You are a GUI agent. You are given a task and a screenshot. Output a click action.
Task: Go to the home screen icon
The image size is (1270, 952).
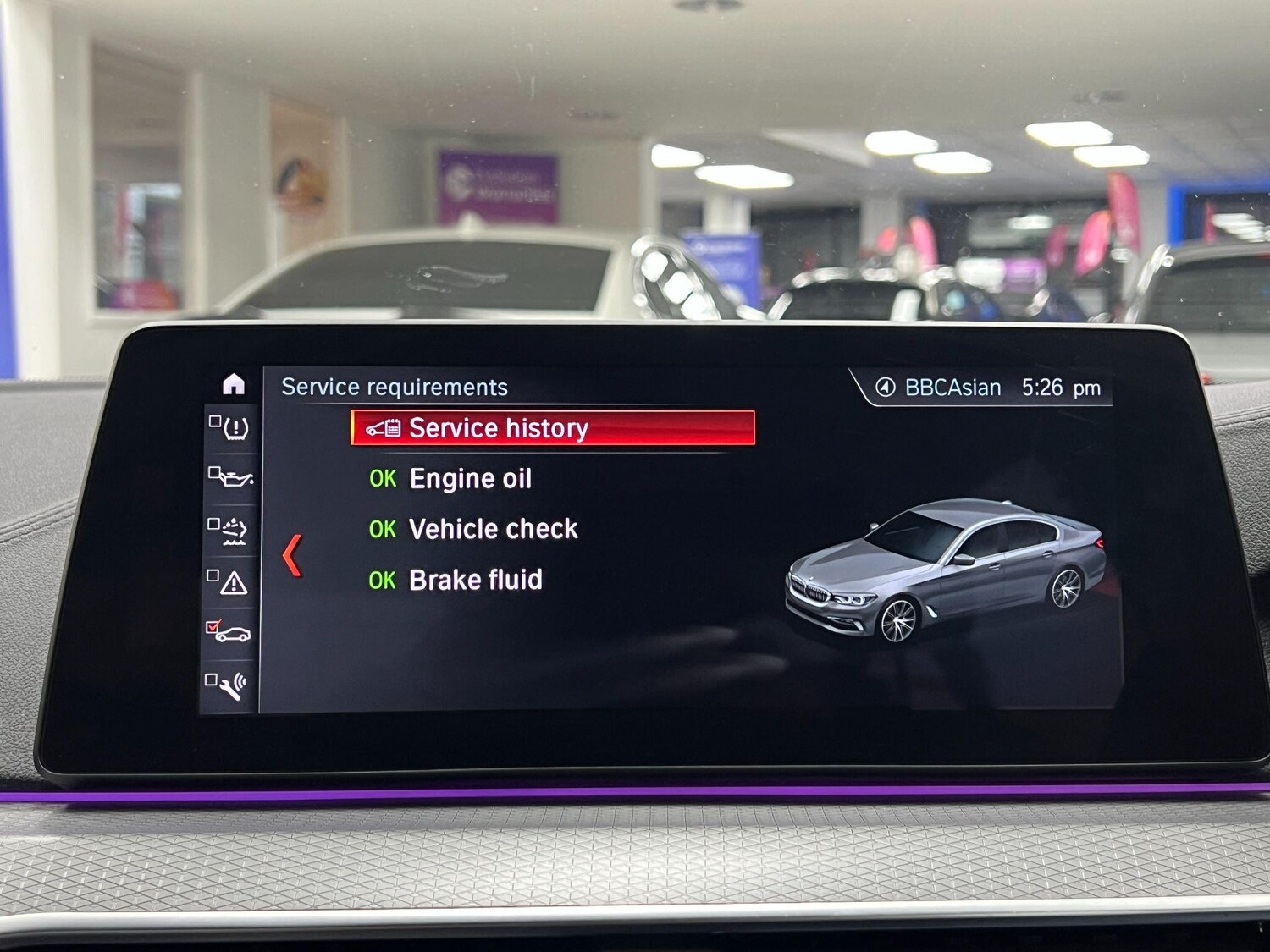point(234,384)
